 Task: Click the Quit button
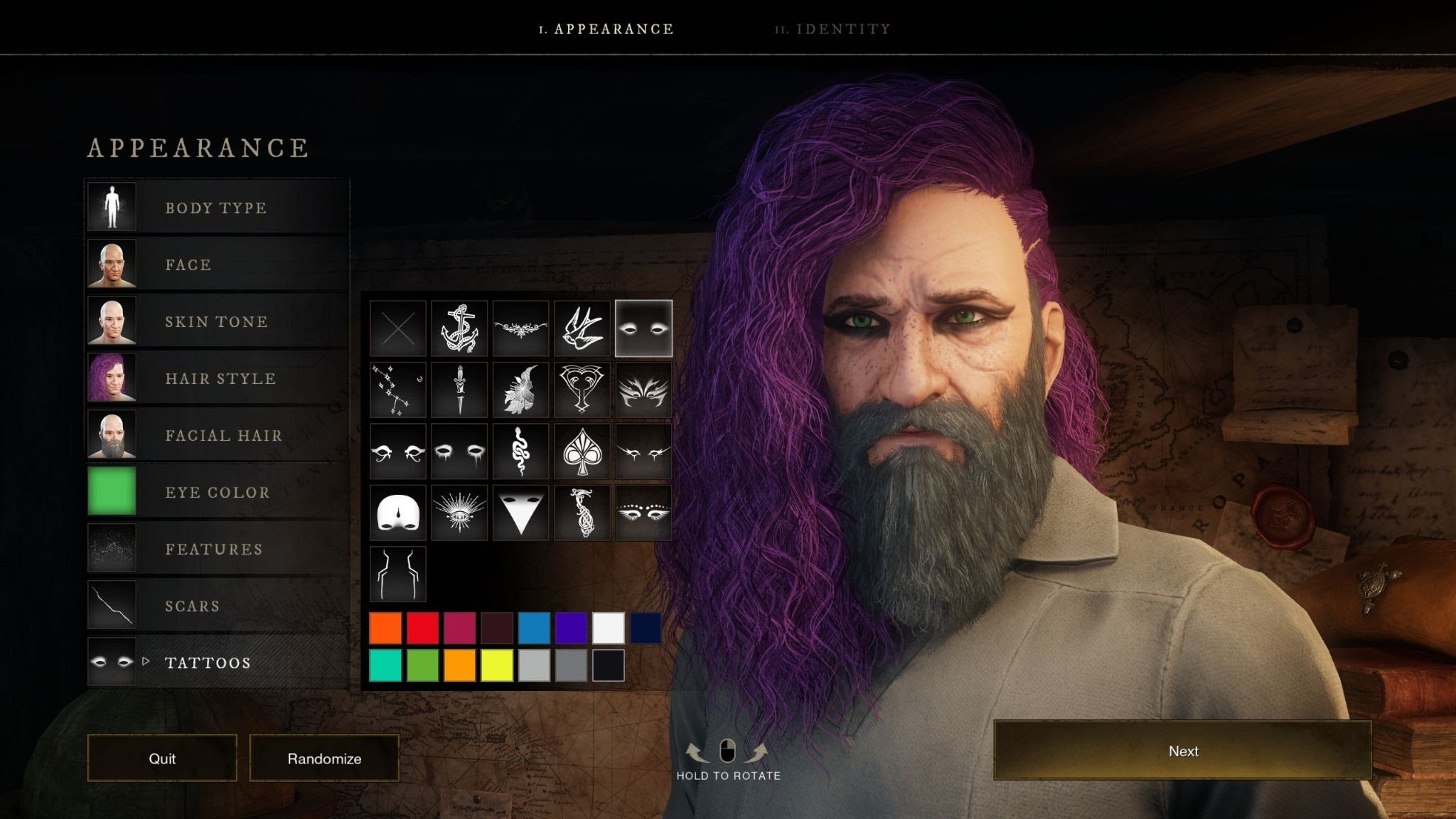162,759
